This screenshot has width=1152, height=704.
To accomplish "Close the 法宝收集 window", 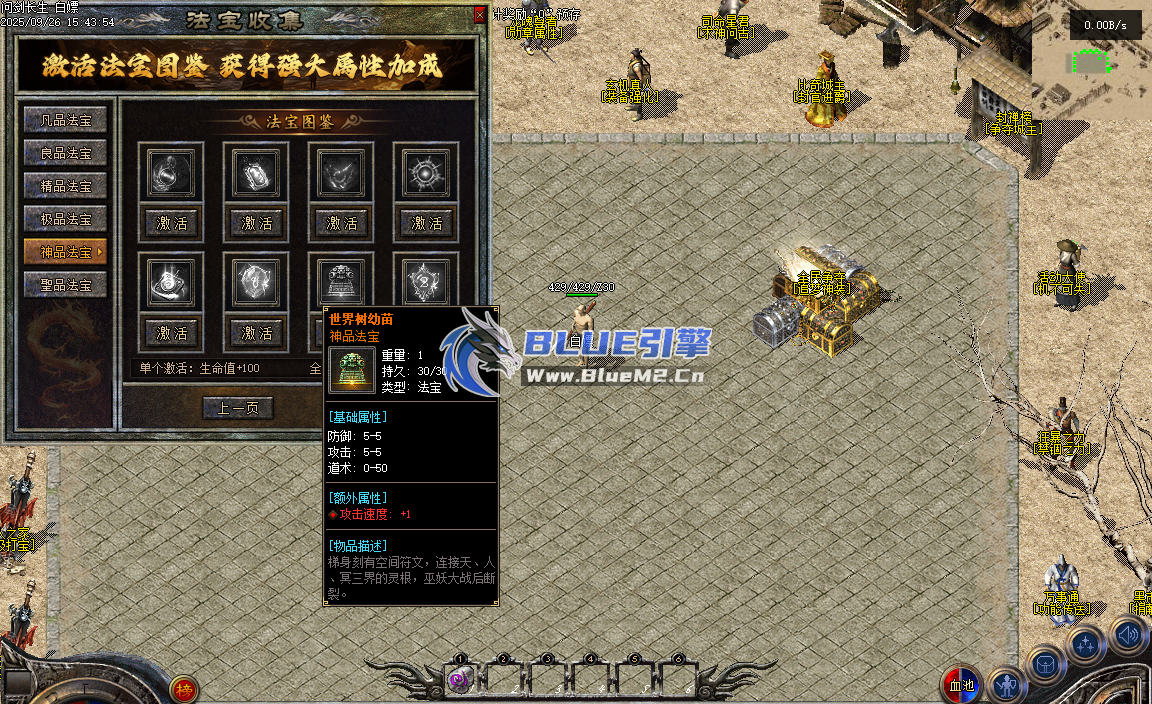I will pos(480,16).
